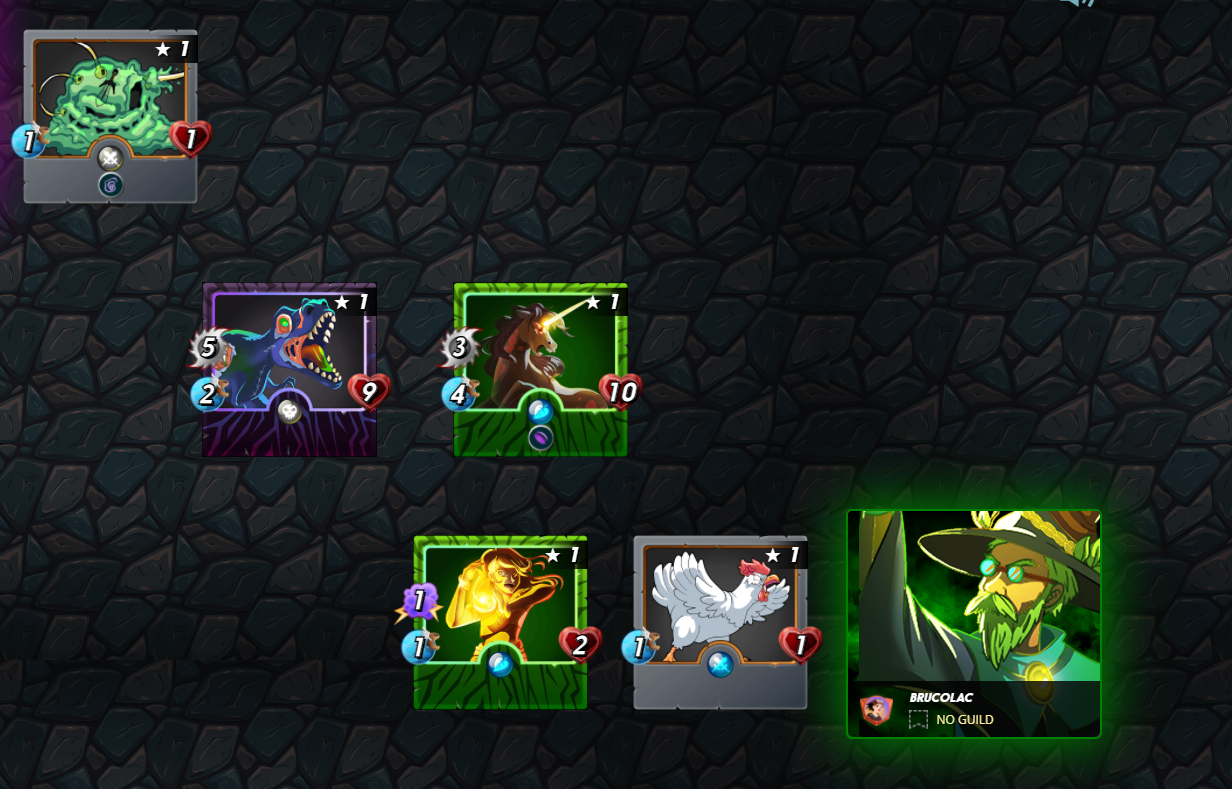Inspect the slime card's ability icon

[110, 184]
